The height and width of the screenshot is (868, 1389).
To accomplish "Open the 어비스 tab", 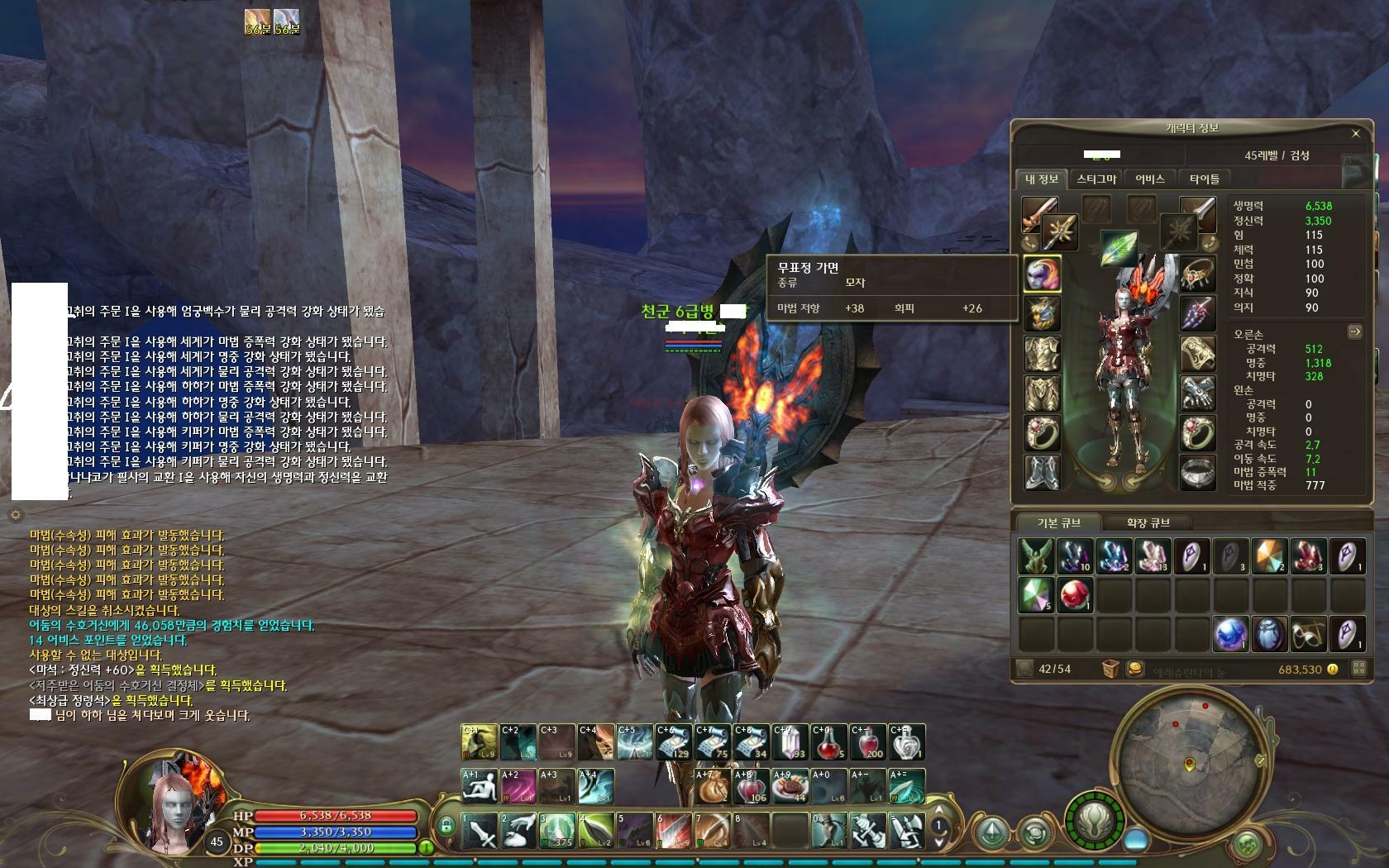I will [x=1149, y=179].
